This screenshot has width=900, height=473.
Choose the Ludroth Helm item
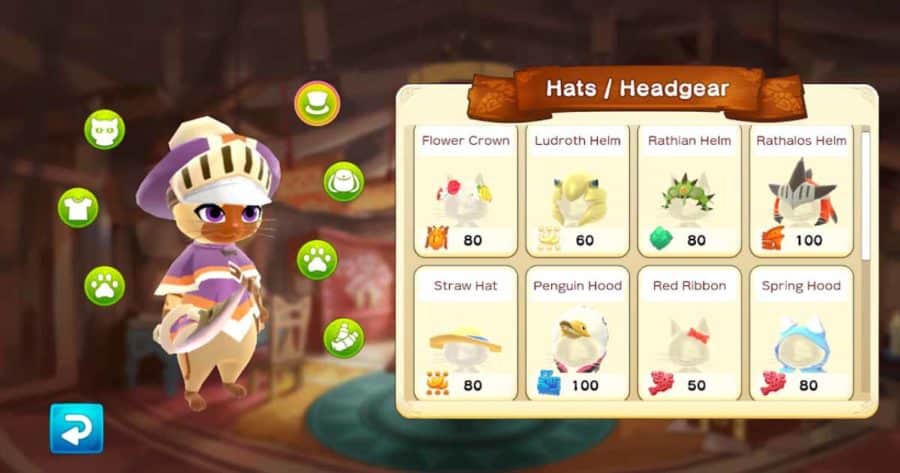point(578,190)
